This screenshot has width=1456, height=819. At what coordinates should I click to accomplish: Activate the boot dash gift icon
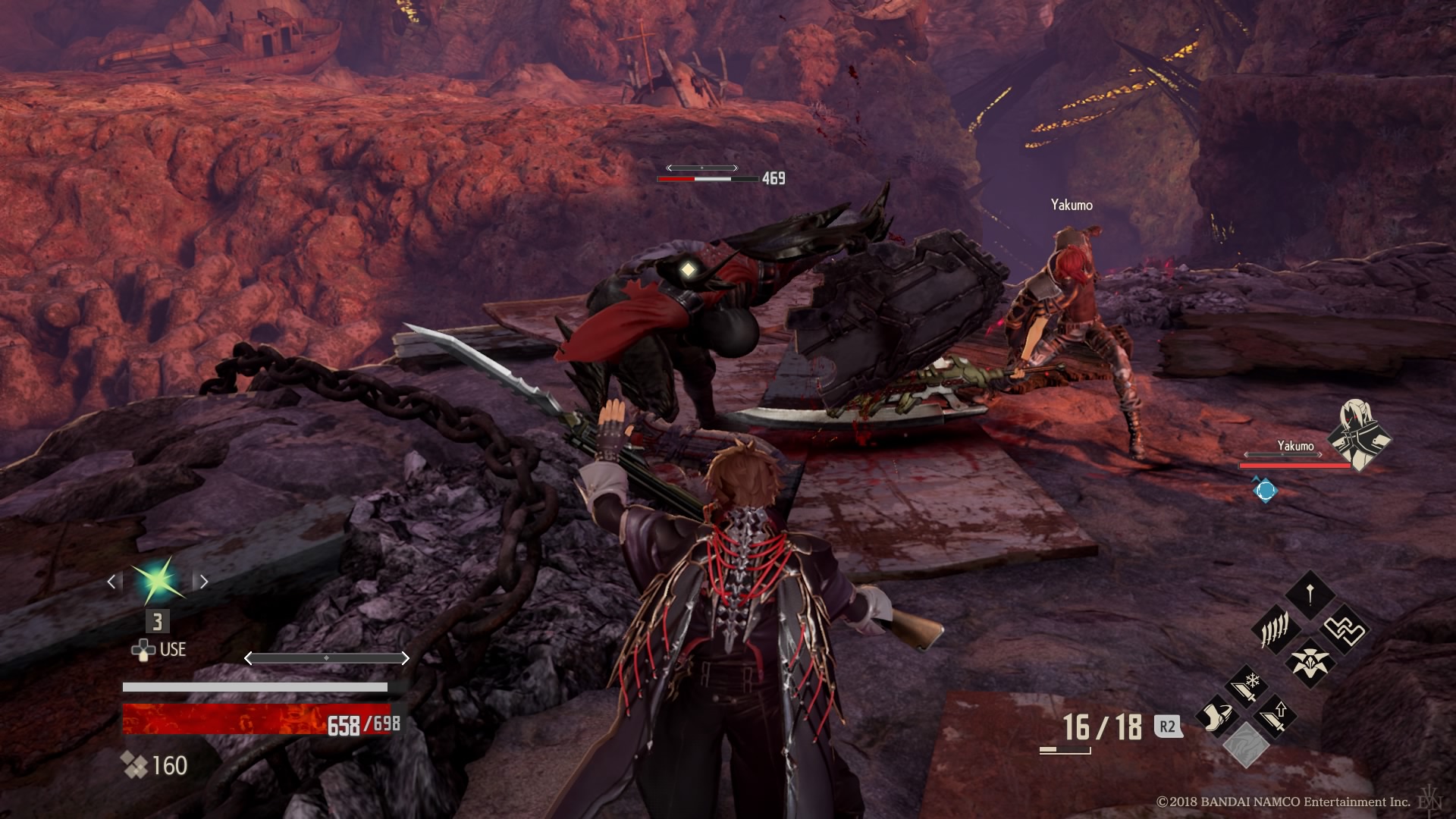(1216, 717)
